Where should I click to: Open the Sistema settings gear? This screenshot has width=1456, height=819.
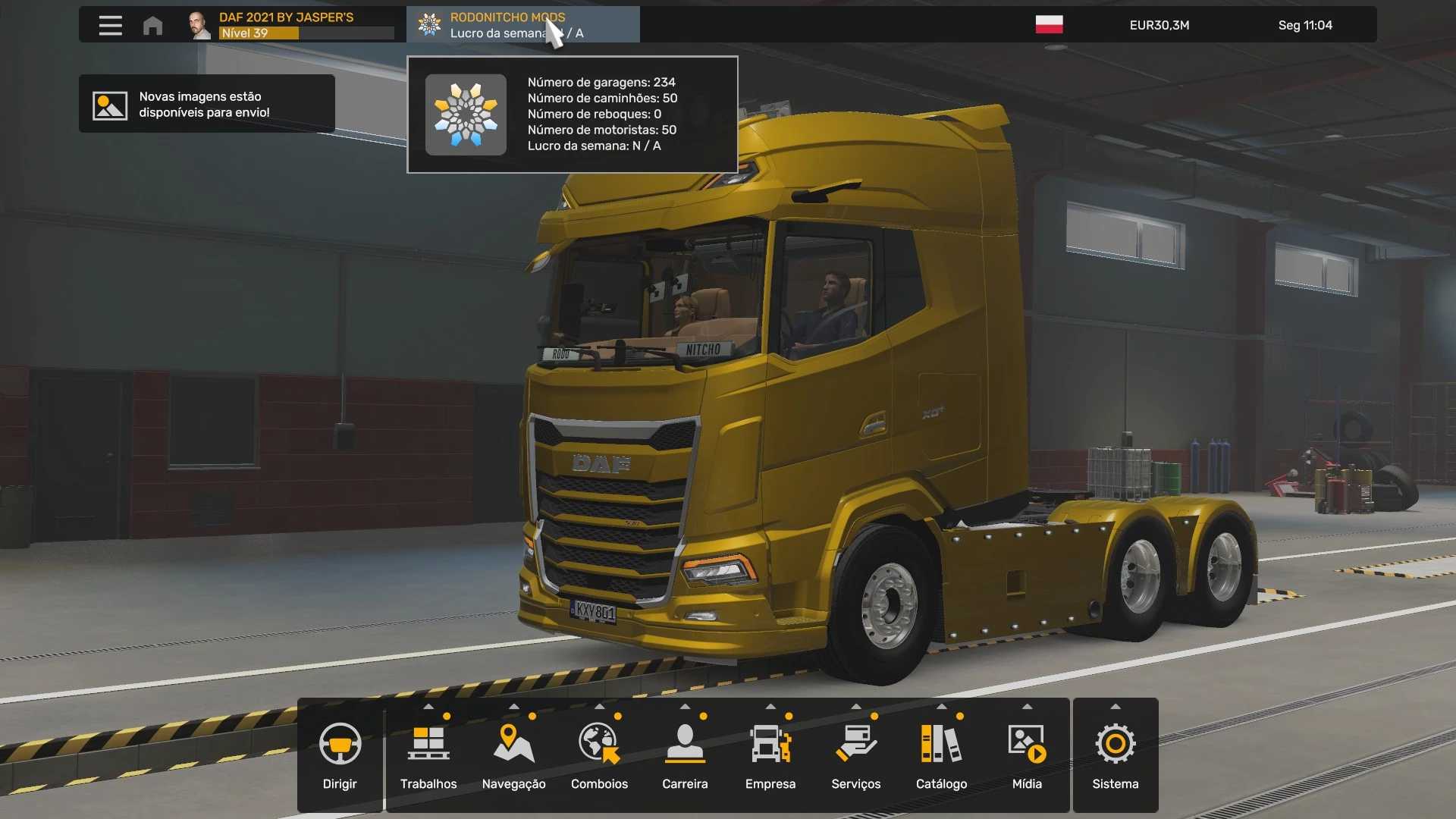click(x=1115, y=755)
